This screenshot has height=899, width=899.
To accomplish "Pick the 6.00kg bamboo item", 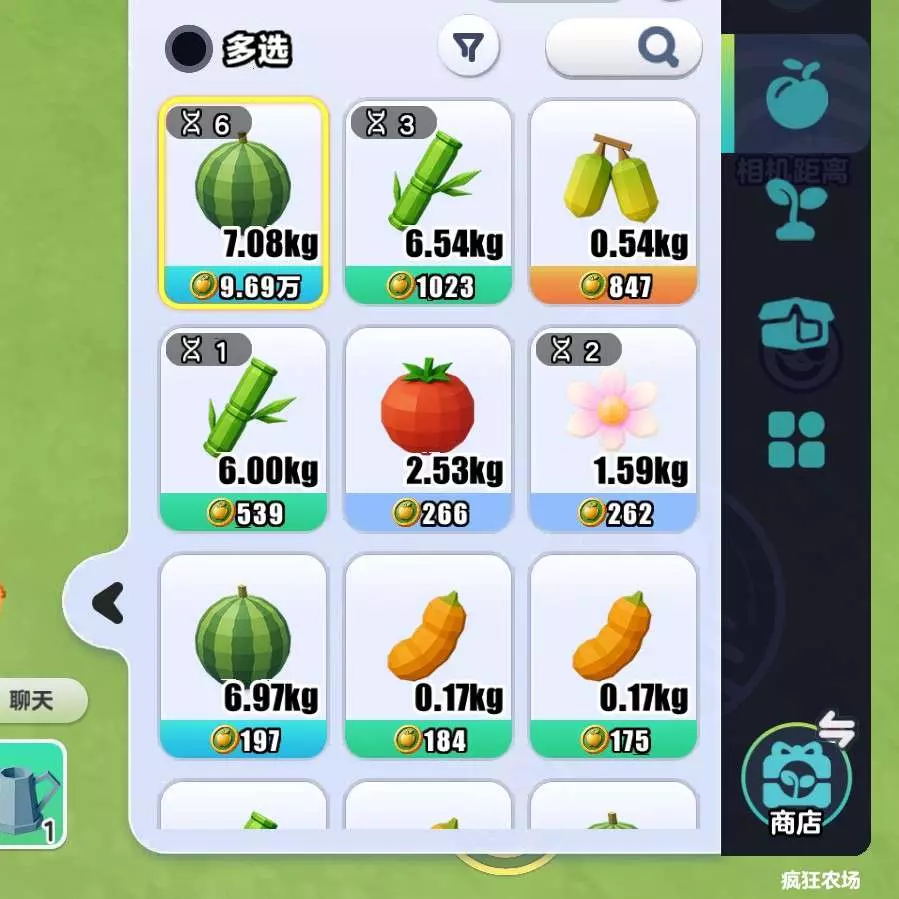I will 243,429.
